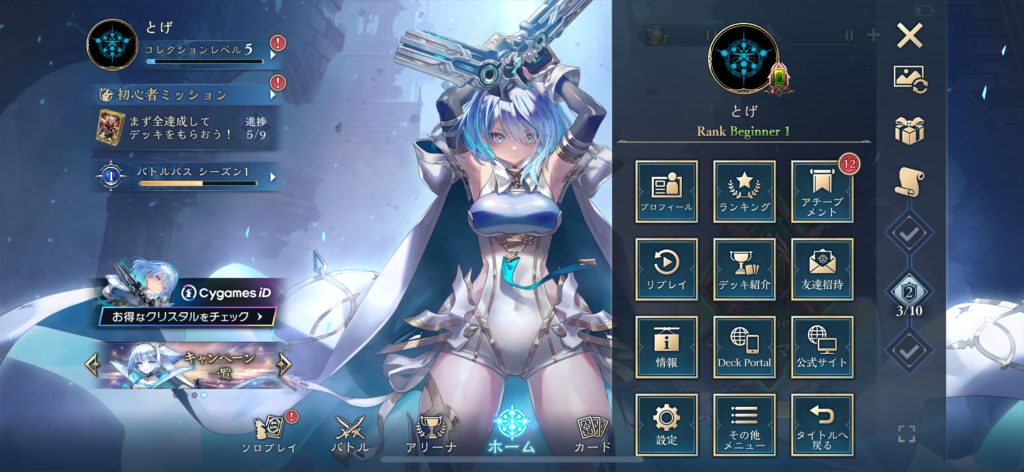Open プロフィール profile page
Screen dimensions: 1024x472
tap(666, 191)
